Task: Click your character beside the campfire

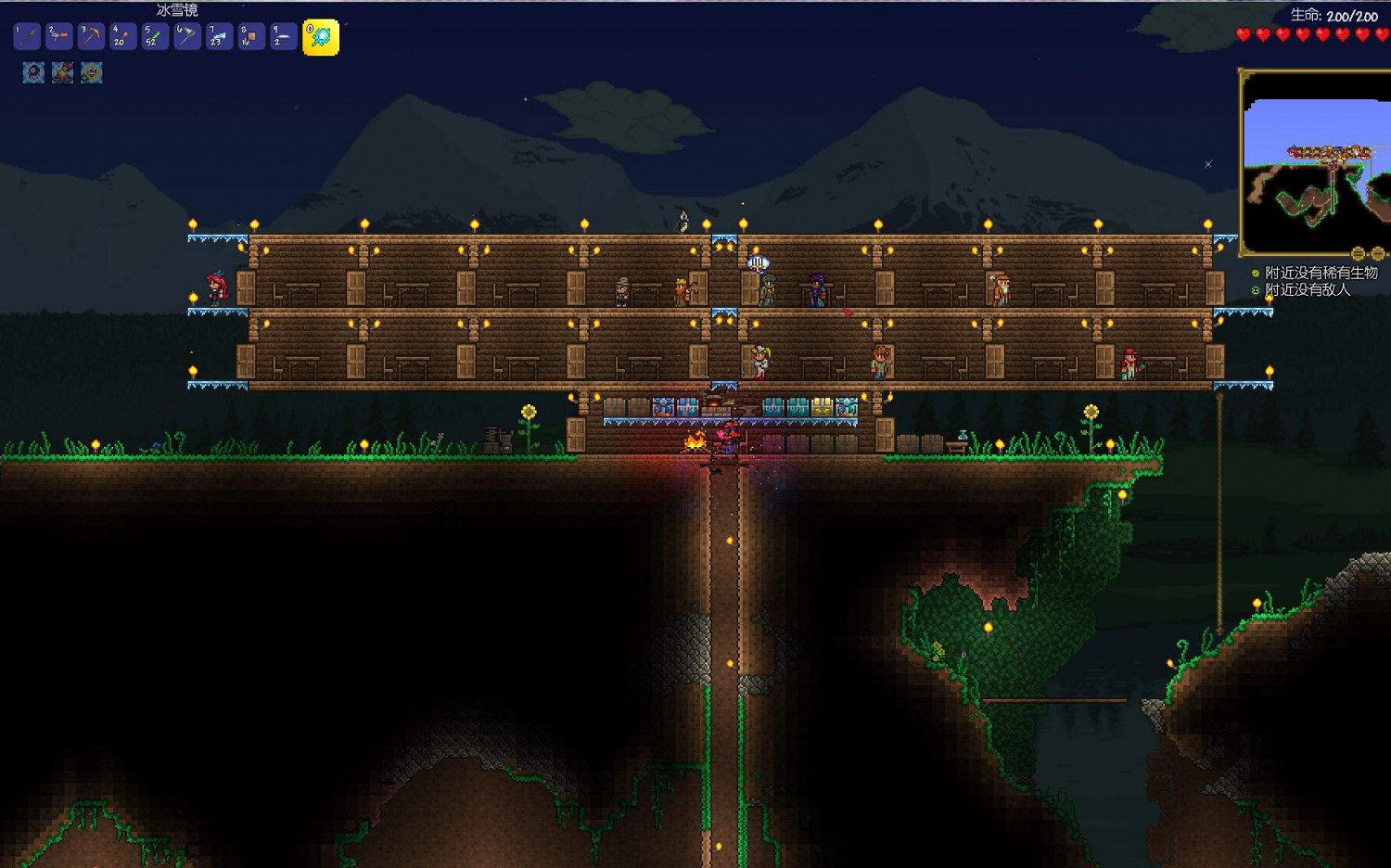Action: (x=729, y=436)
